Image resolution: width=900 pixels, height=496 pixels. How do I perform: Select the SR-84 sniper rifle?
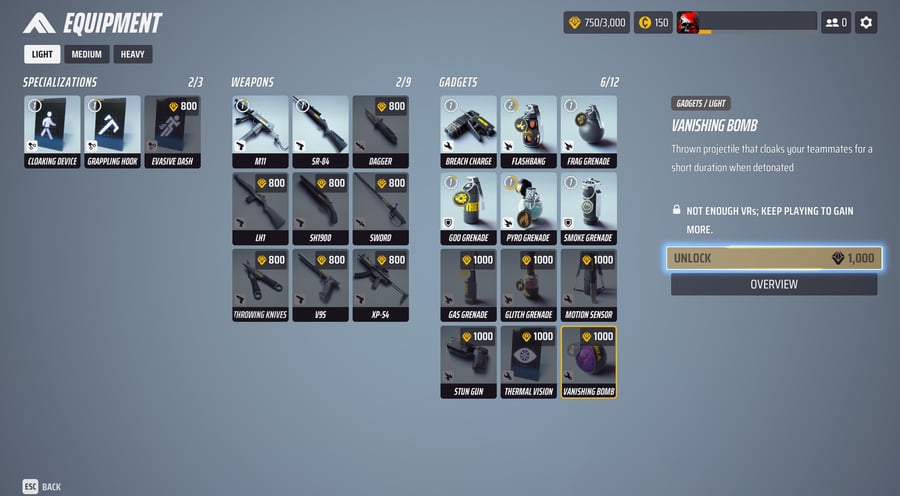320,131
